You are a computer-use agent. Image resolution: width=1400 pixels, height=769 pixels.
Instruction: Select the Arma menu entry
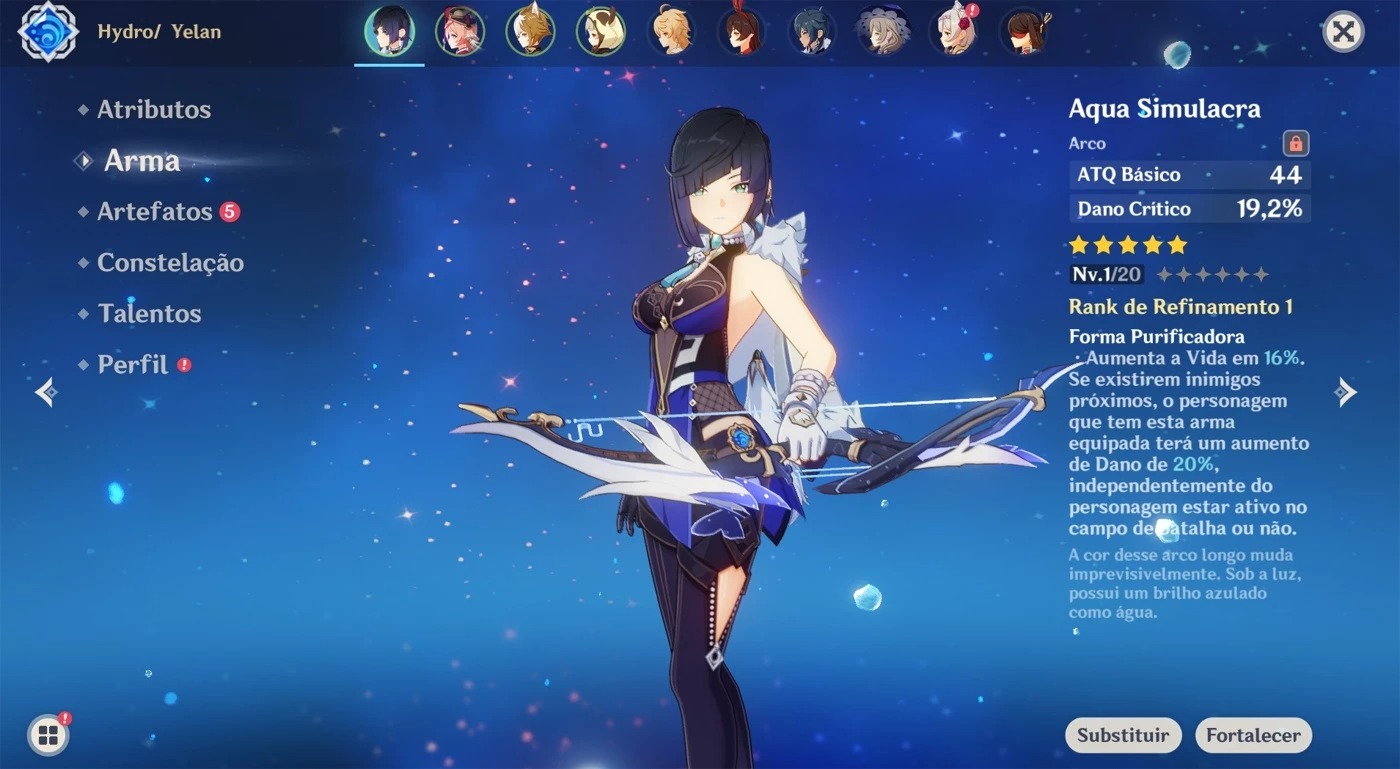[141, 161]
